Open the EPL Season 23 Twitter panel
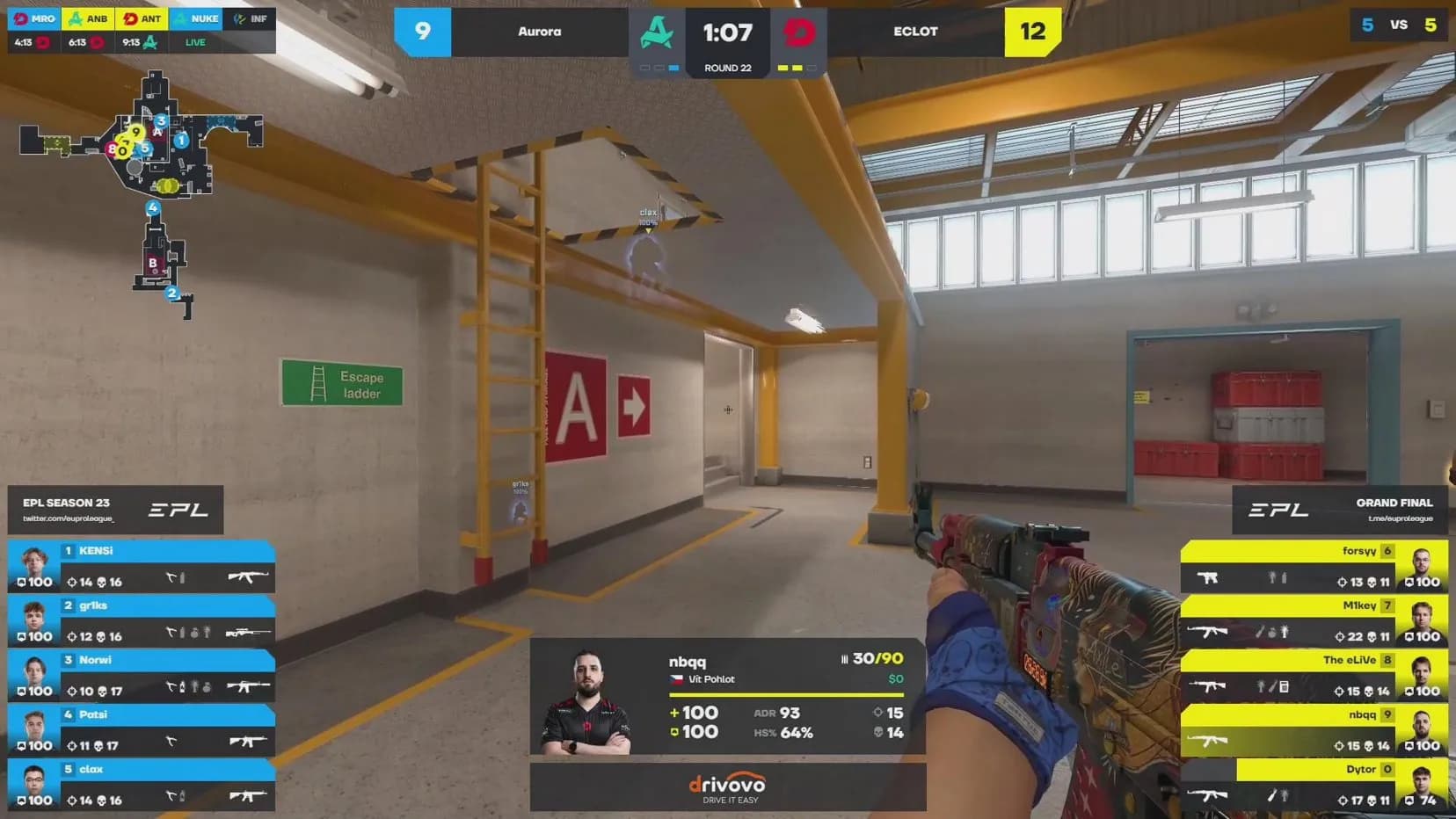The image size is (1456, 819). (x=115, y=510)
